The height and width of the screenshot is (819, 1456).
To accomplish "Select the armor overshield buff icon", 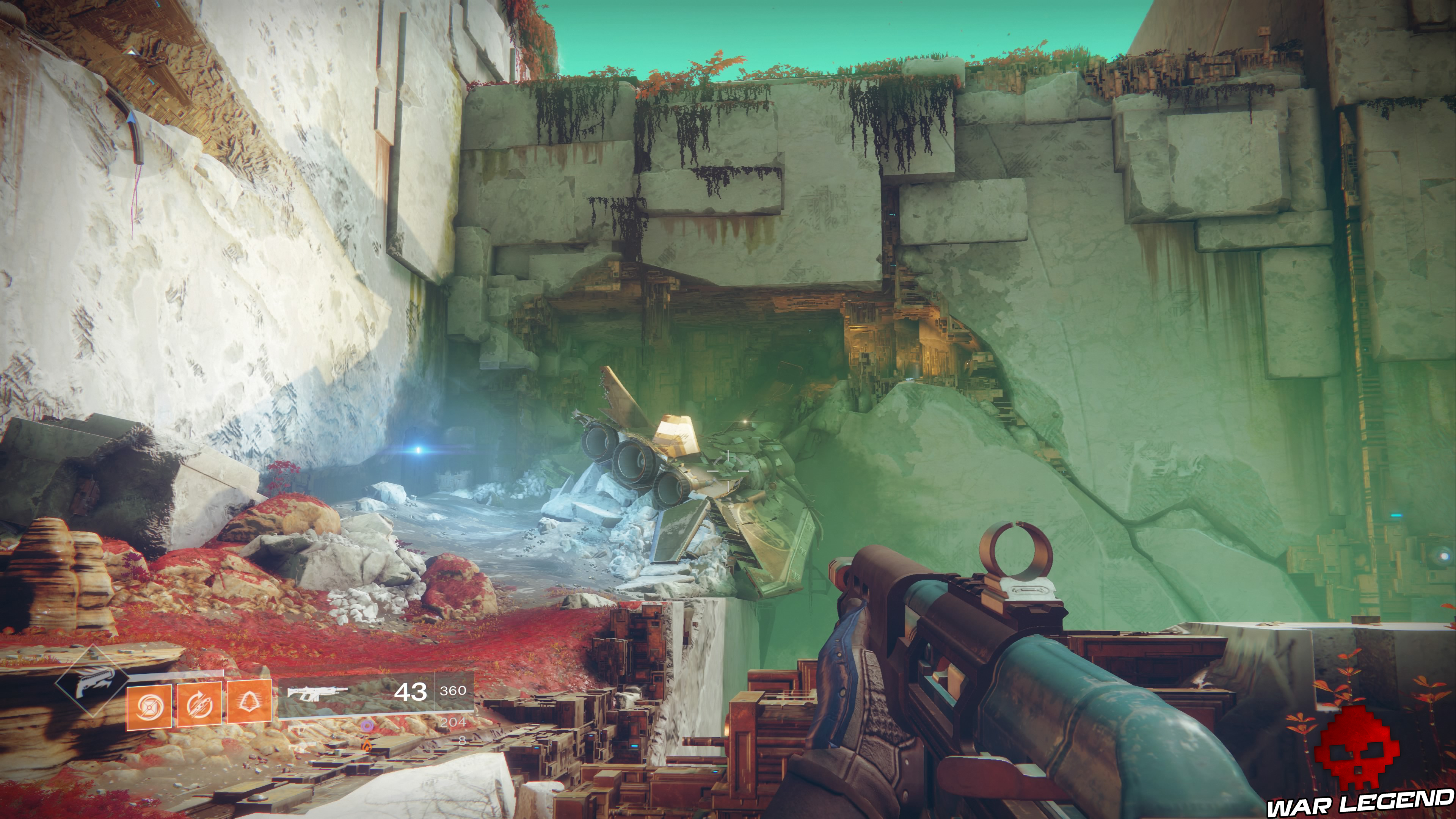I will pyautogui.click(x=249, y=705).
